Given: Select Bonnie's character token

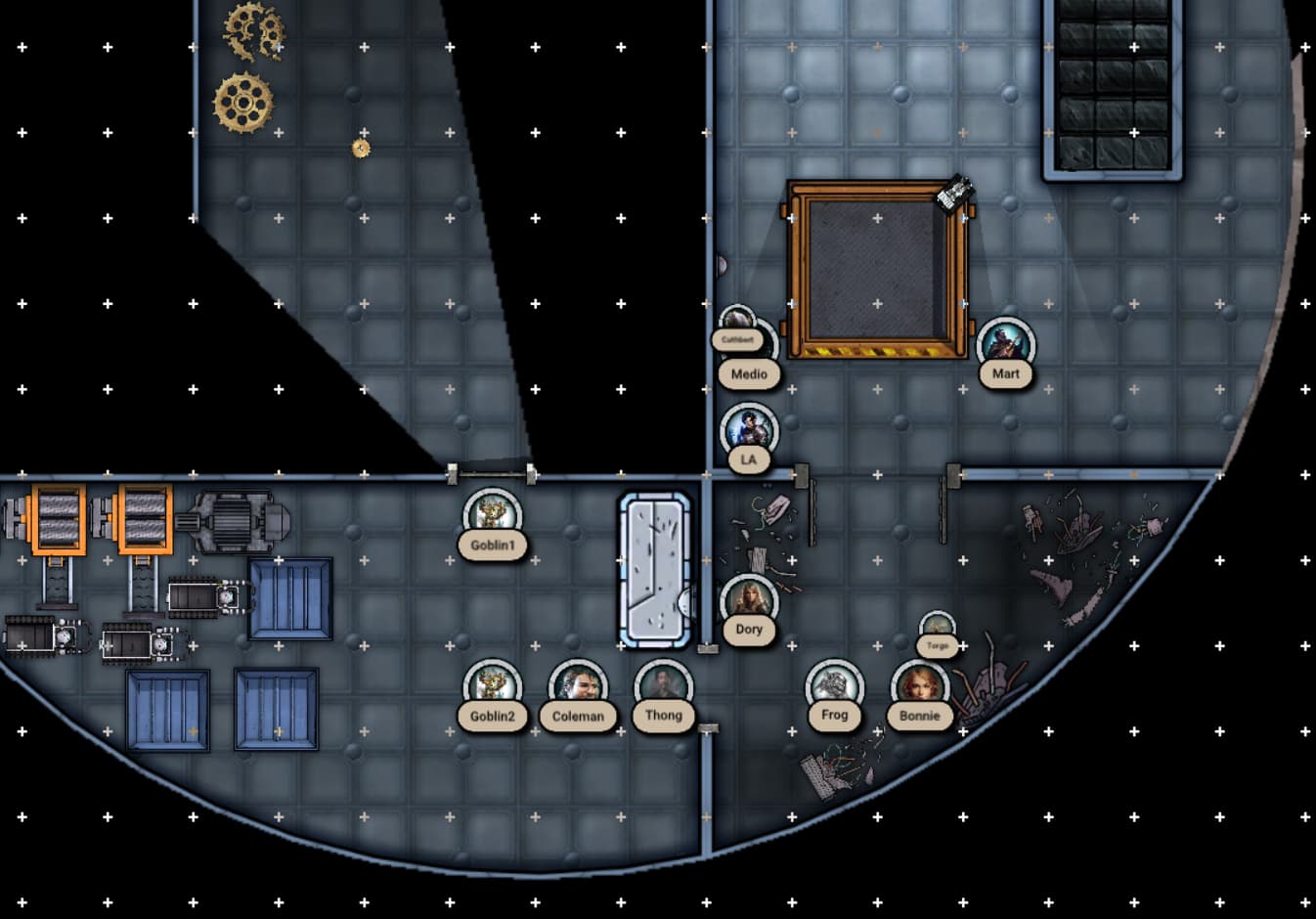Looking at the screenshot, I should 919,687.
